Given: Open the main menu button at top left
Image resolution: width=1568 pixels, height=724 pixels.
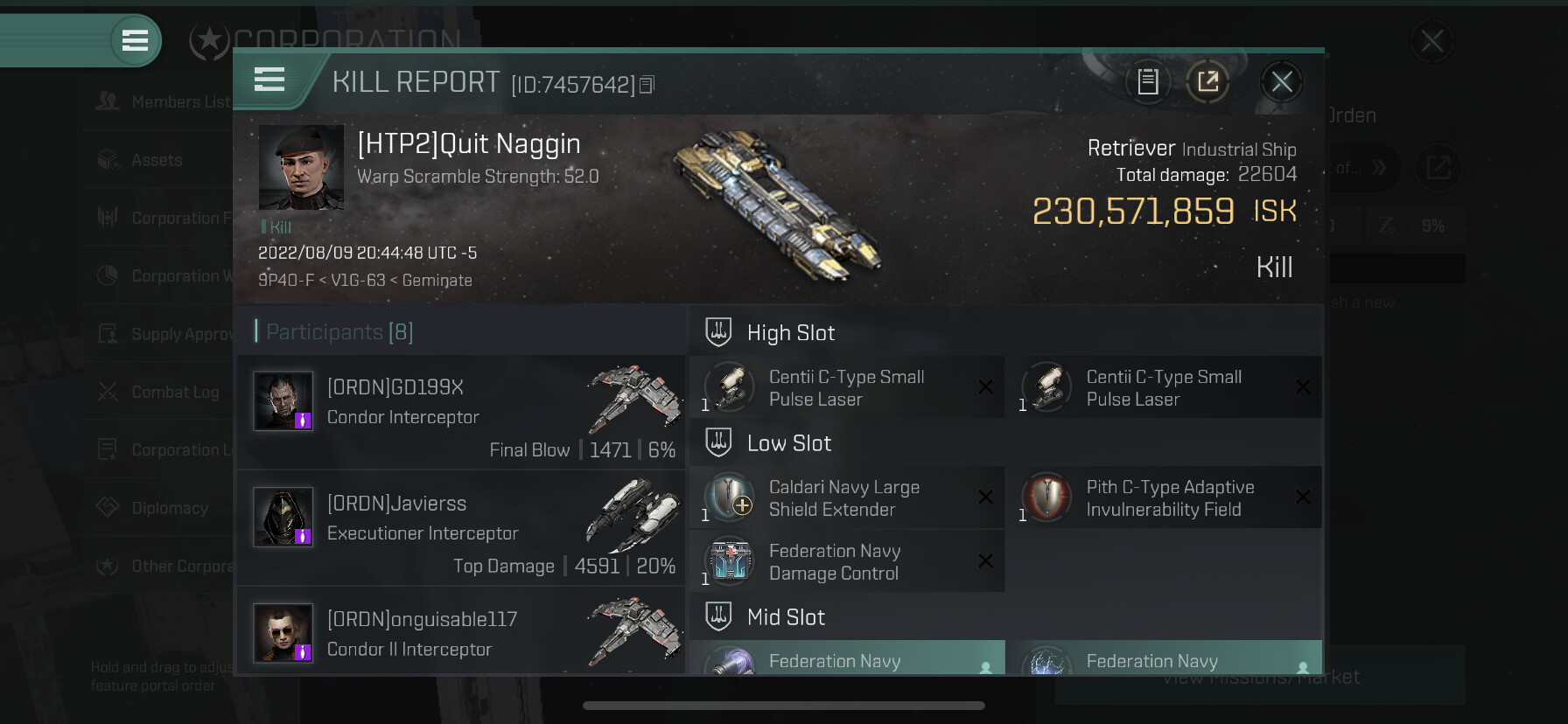Looking at the screenshot, I should coord(135,40).
